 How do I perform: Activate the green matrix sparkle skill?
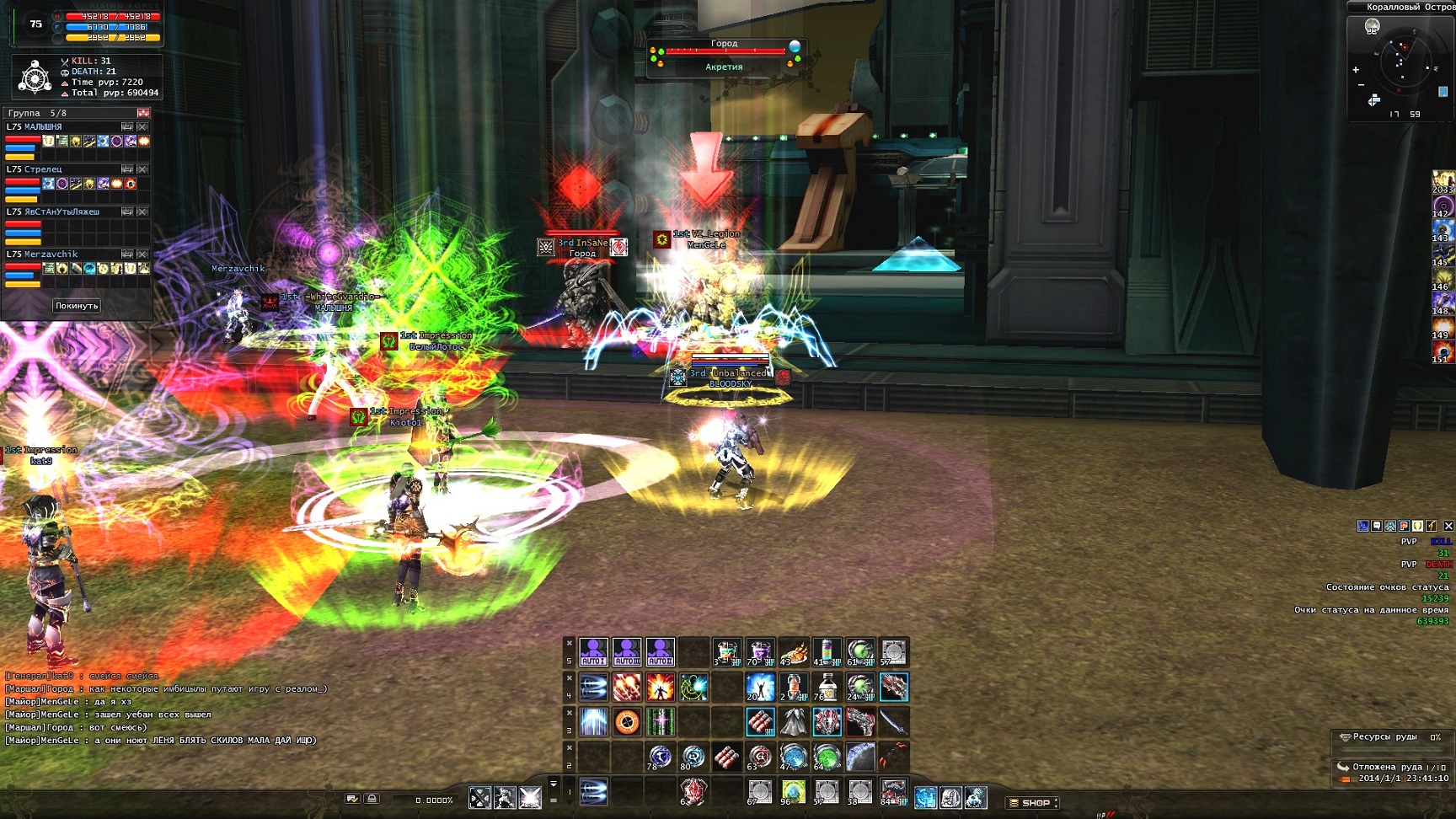click(x=660, y=721)
